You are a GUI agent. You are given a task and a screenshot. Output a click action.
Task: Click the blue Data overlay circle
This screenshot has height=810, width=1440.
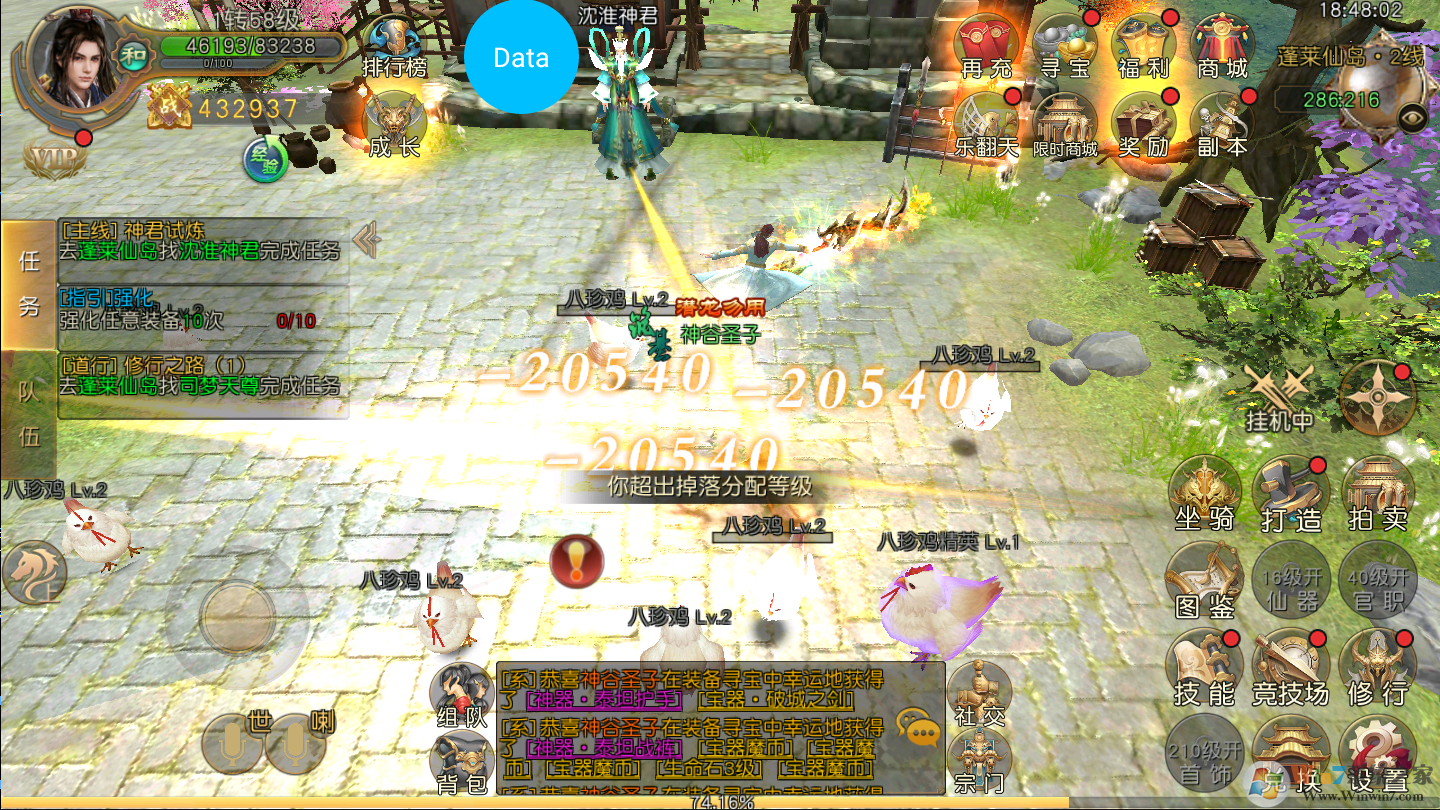pos(521,58)
